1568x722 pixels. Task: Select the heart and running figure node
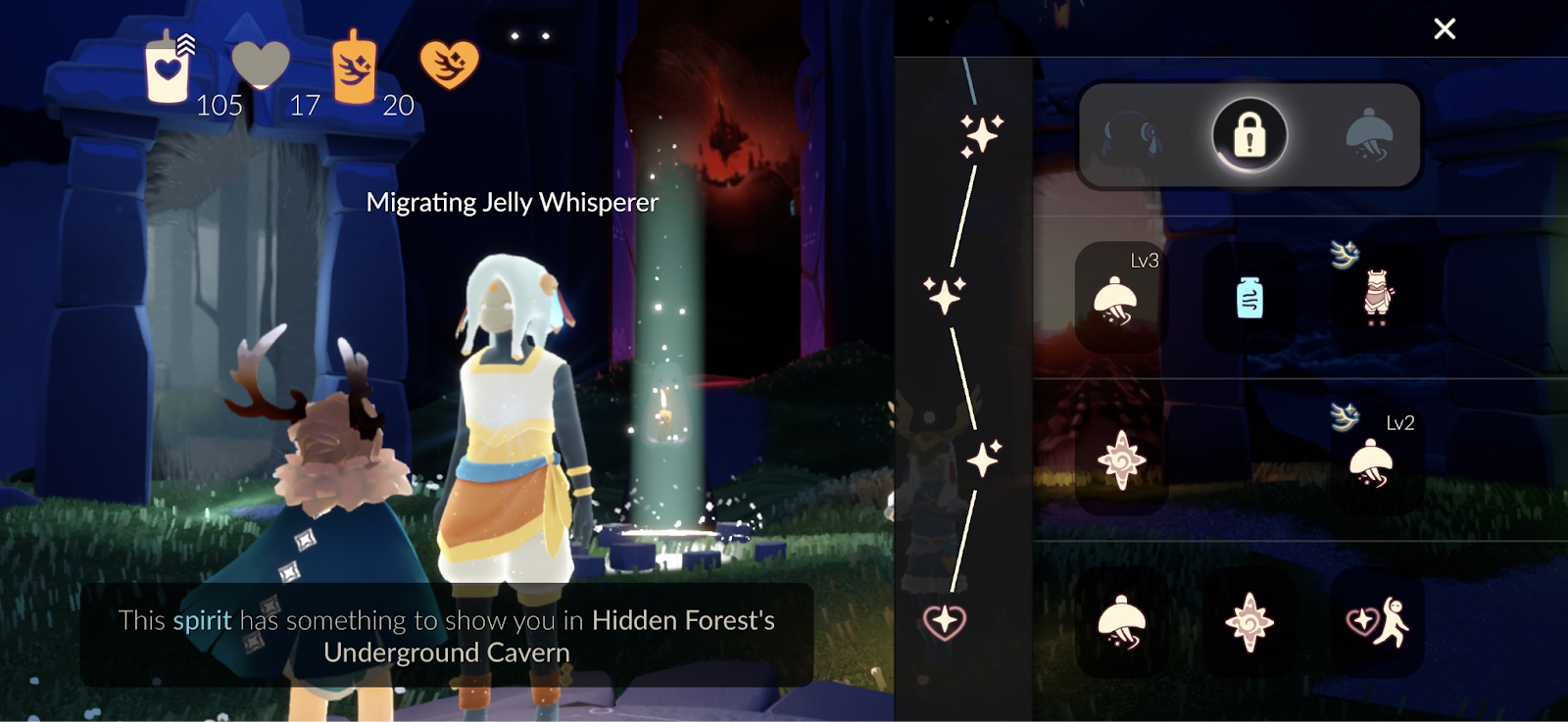point(1377,622)
